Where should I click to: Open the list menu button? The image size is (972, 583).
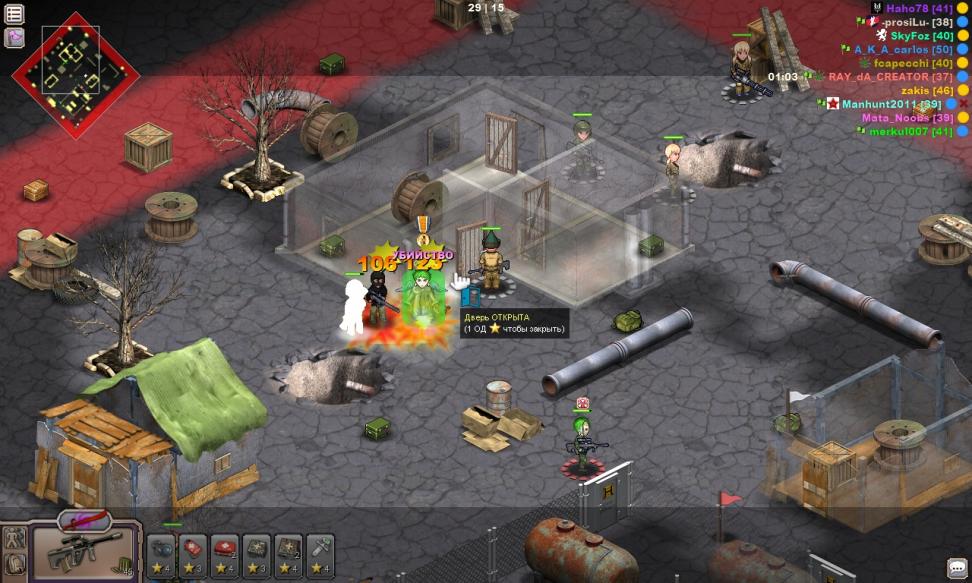[15, 14]
